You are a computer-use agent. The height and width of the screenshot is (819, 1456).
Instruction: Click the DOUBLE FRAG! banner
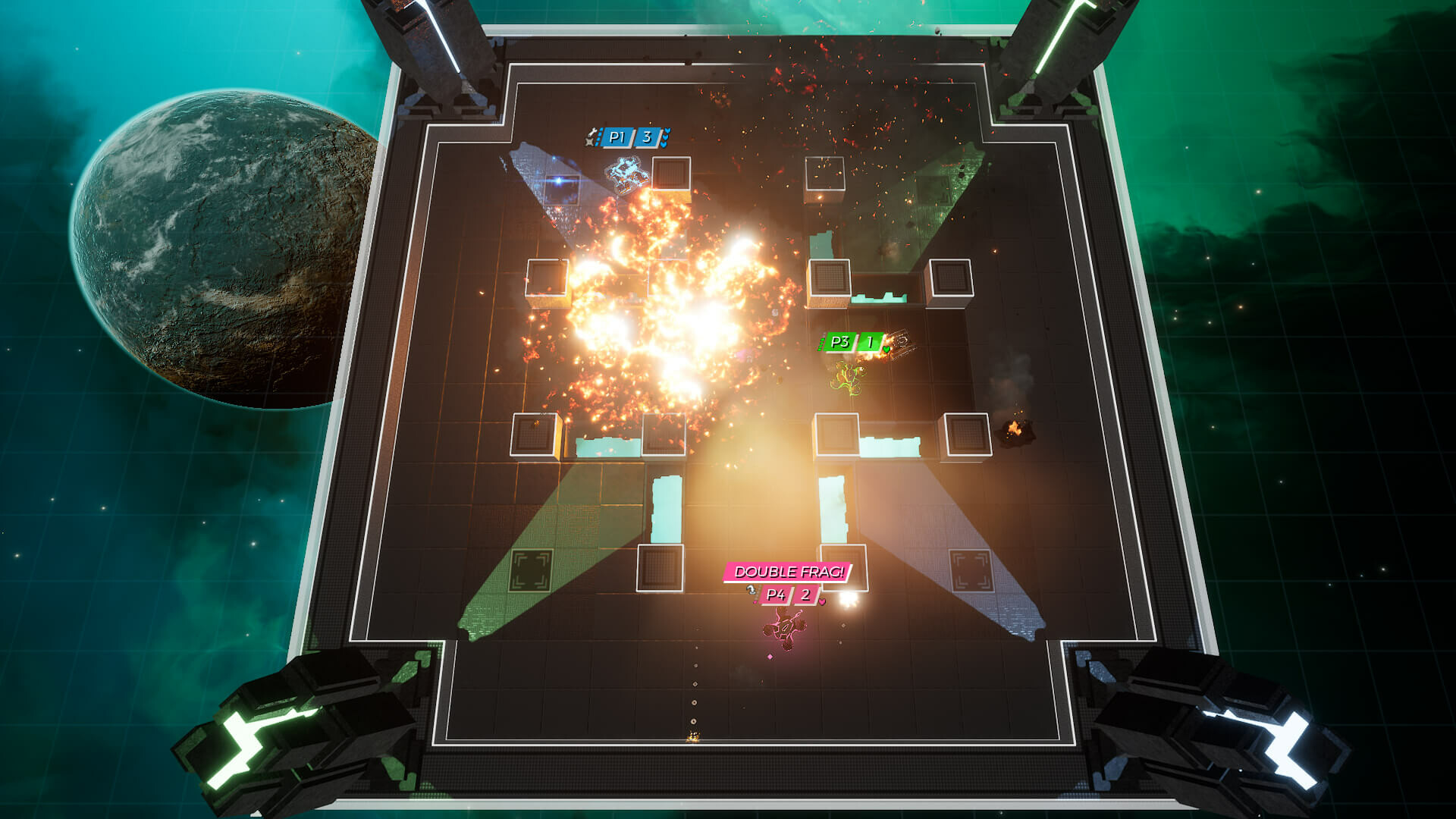(789, 573)
